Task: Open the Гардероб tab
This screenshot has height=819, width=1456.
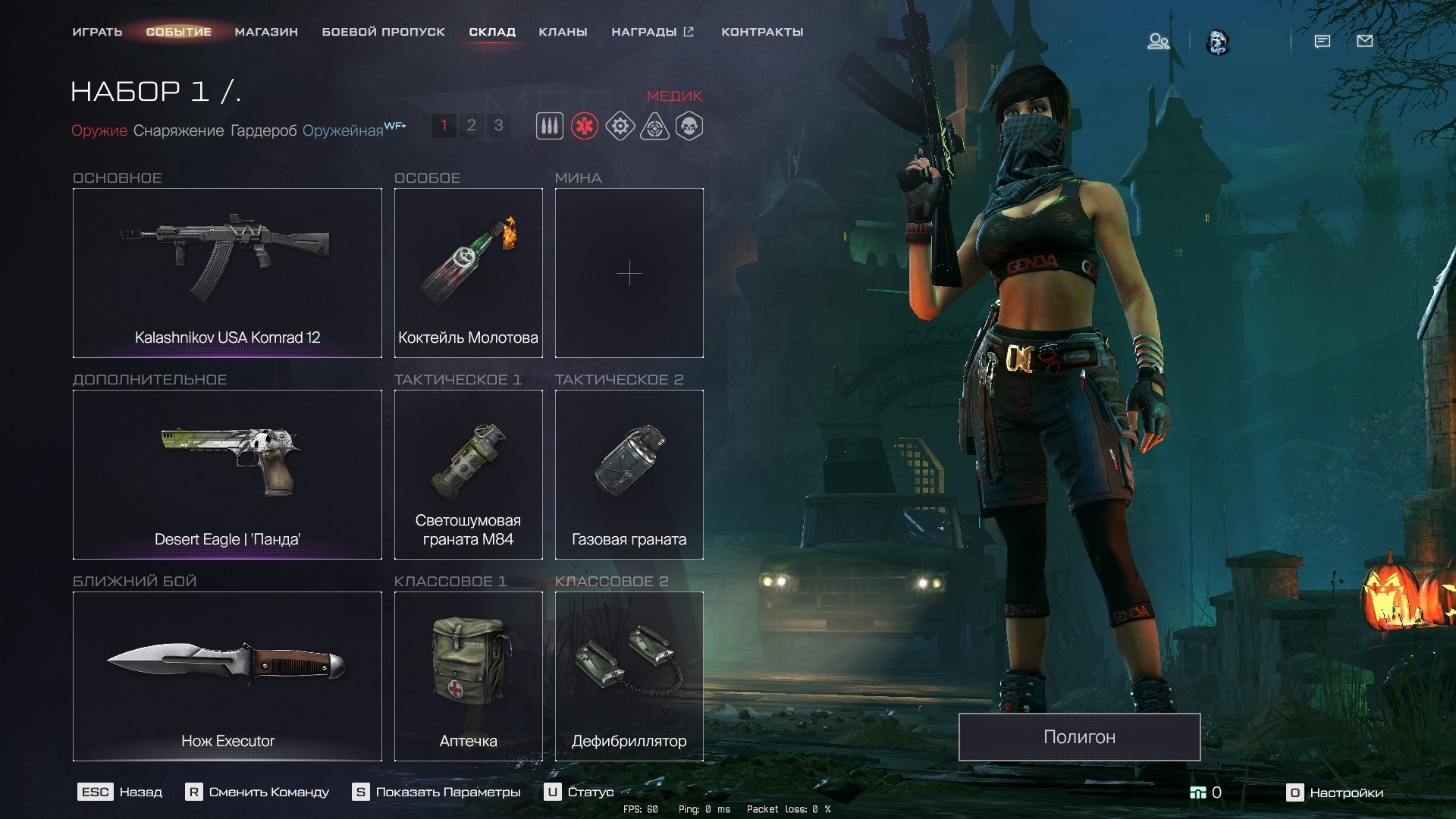Action: click(x=263, y=130)
